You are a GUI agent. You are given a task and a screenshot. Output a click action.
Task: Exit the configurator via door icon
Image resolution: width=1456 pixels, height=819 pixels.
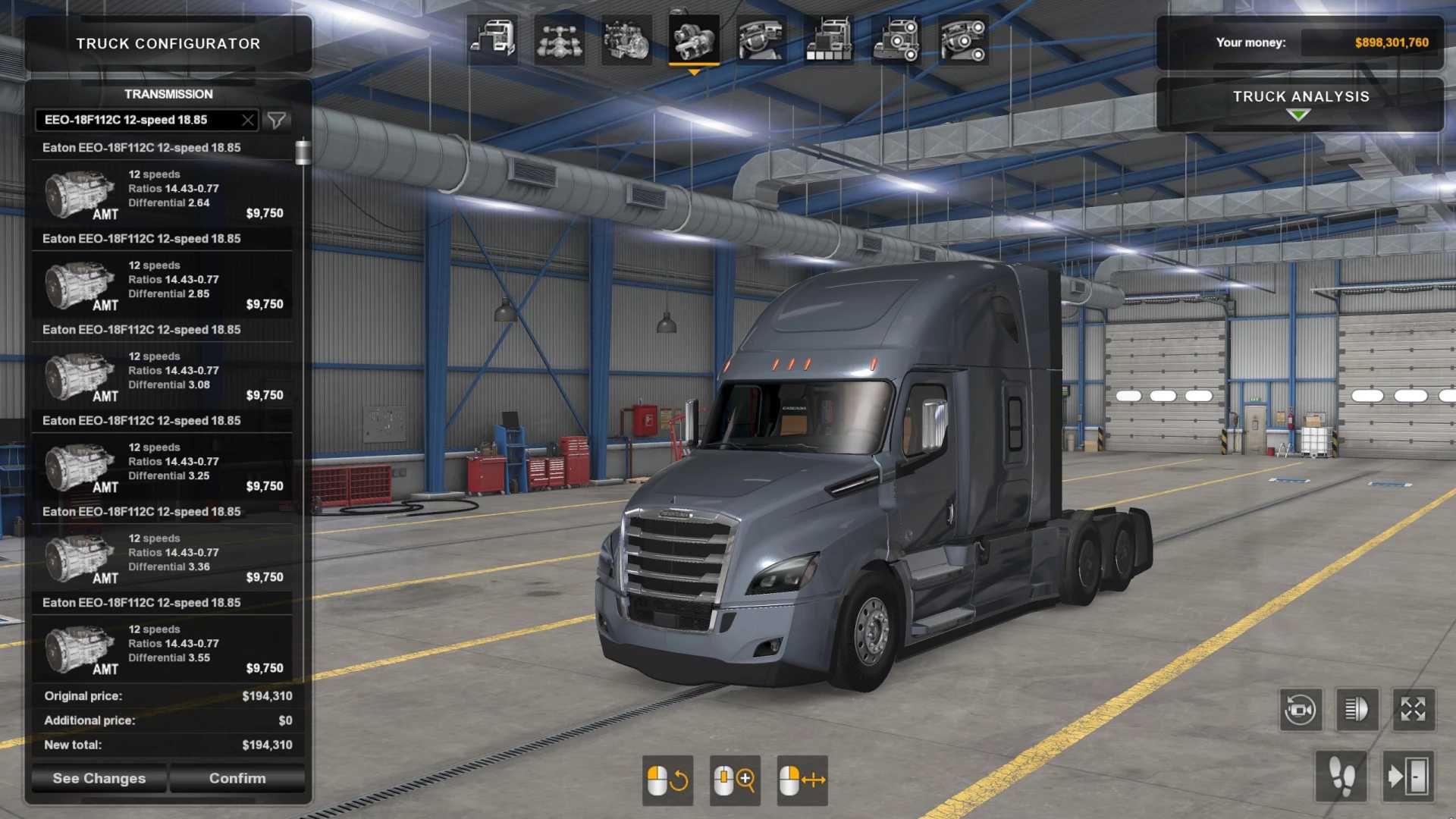pyautogui.click(x=1408, y=777)
